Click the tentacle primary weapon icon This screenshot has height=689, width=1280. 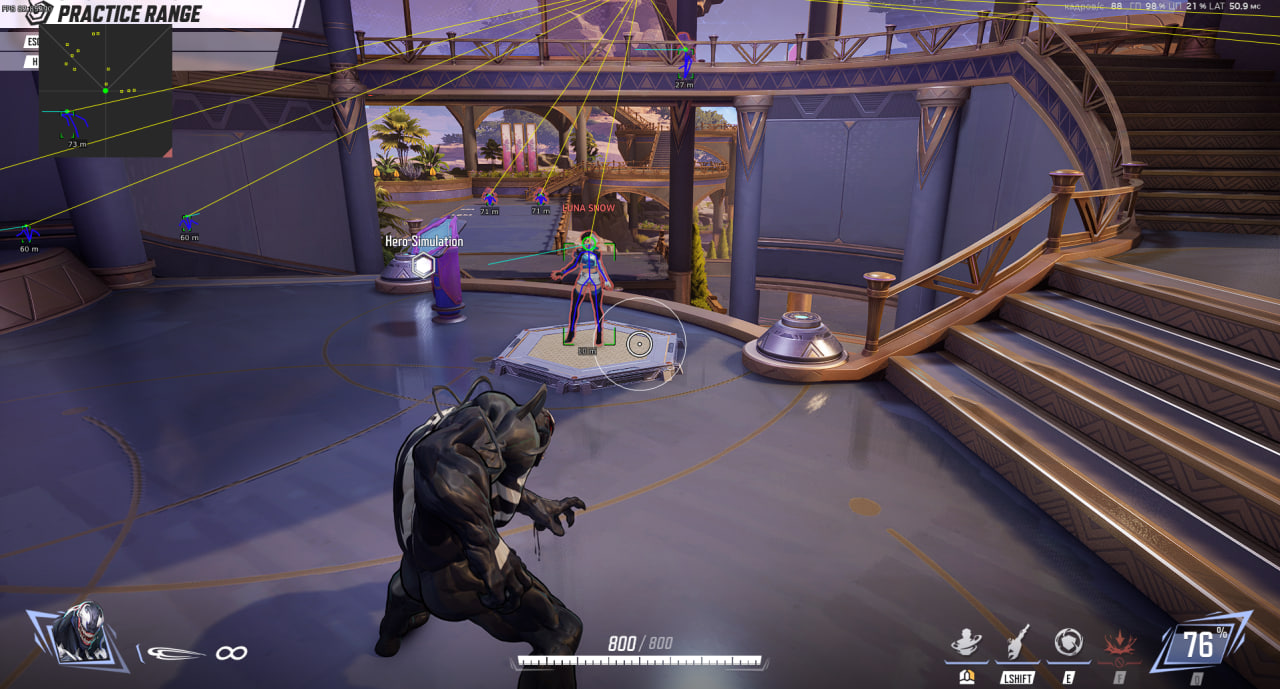pos(176,653)
